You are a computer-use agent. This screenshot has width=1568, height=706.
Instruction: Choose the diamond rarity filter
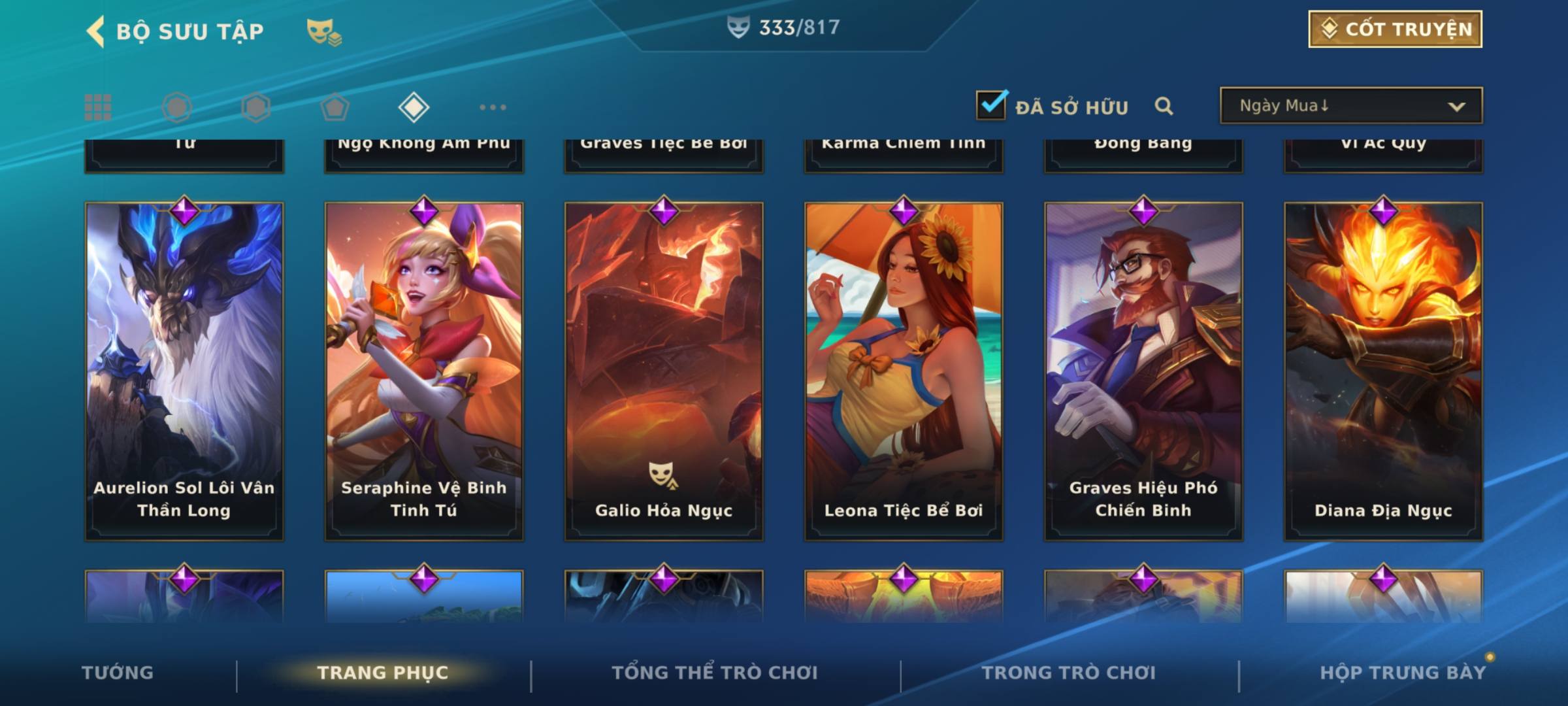click(x=414, y=107)
